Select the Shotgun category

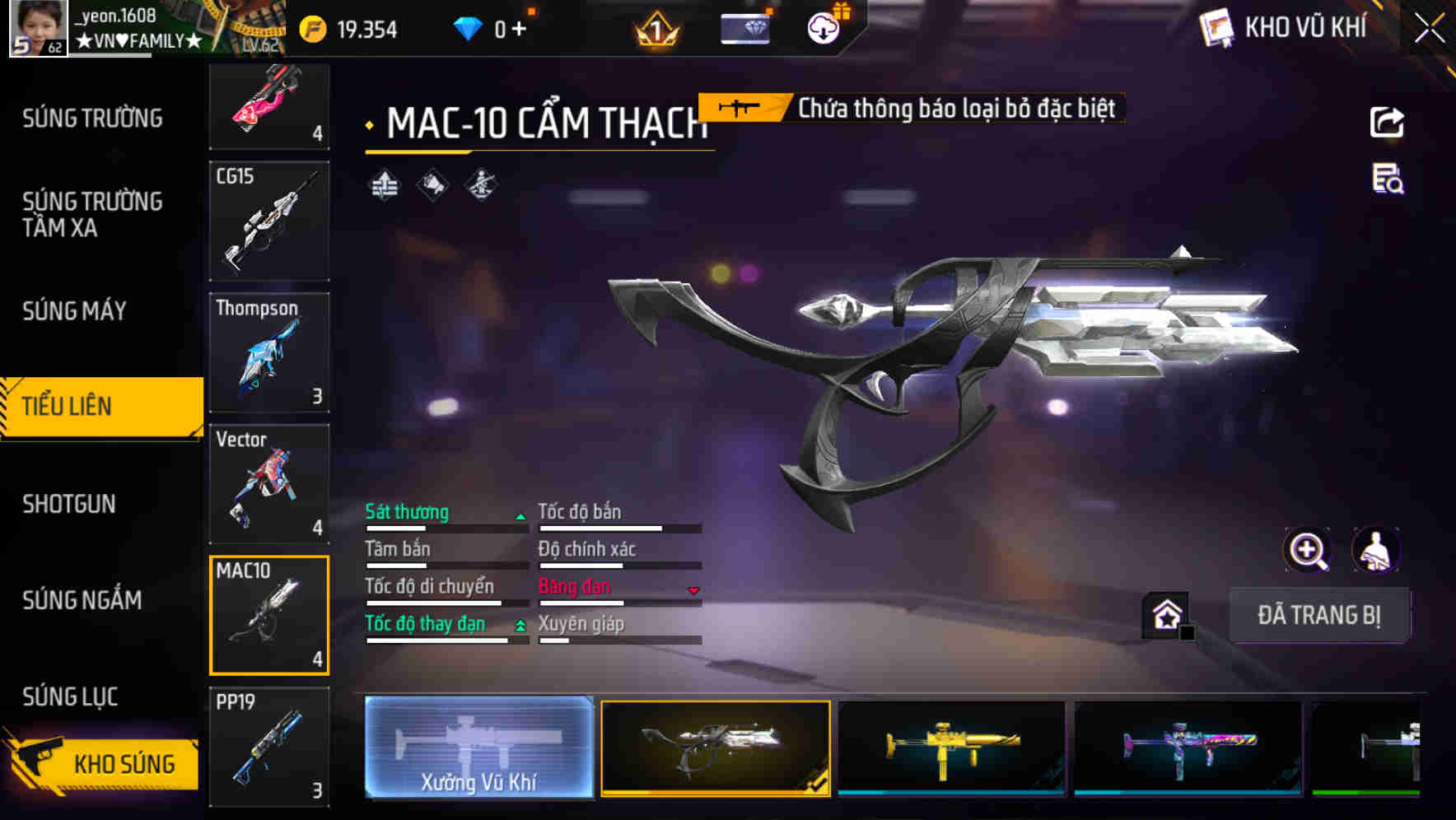tap(69, 504)
